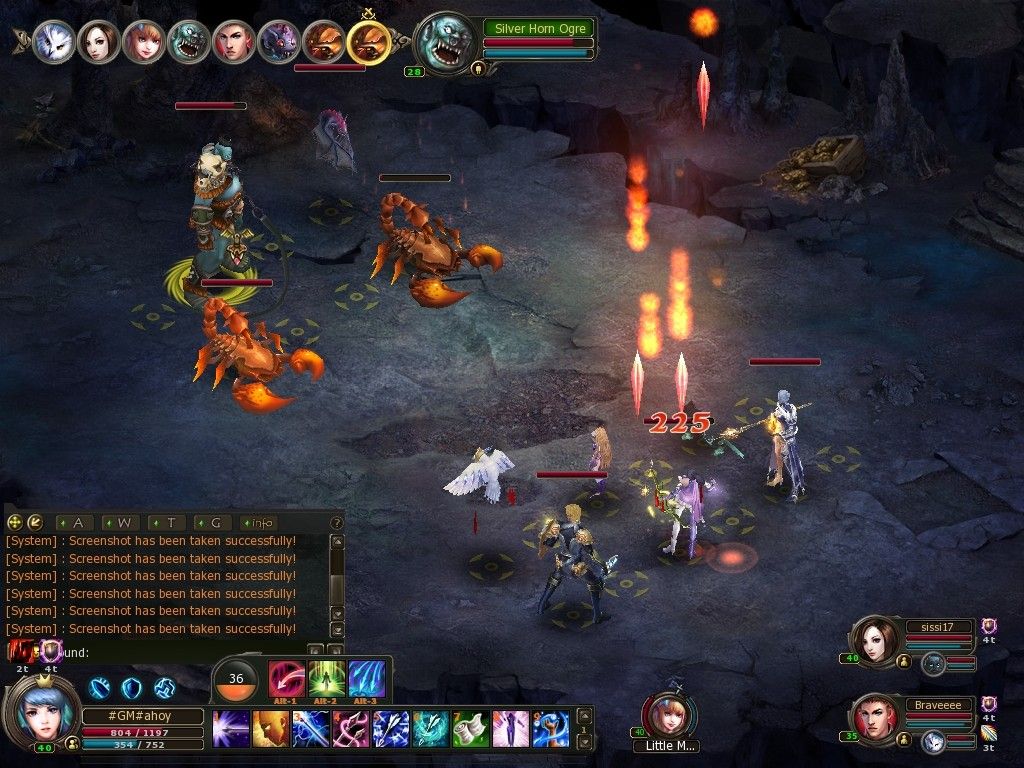Switch chat to the W channel tab
The width and height of the screenshot is (1024, 768).
pyautogui.click(x=122, y=522)
